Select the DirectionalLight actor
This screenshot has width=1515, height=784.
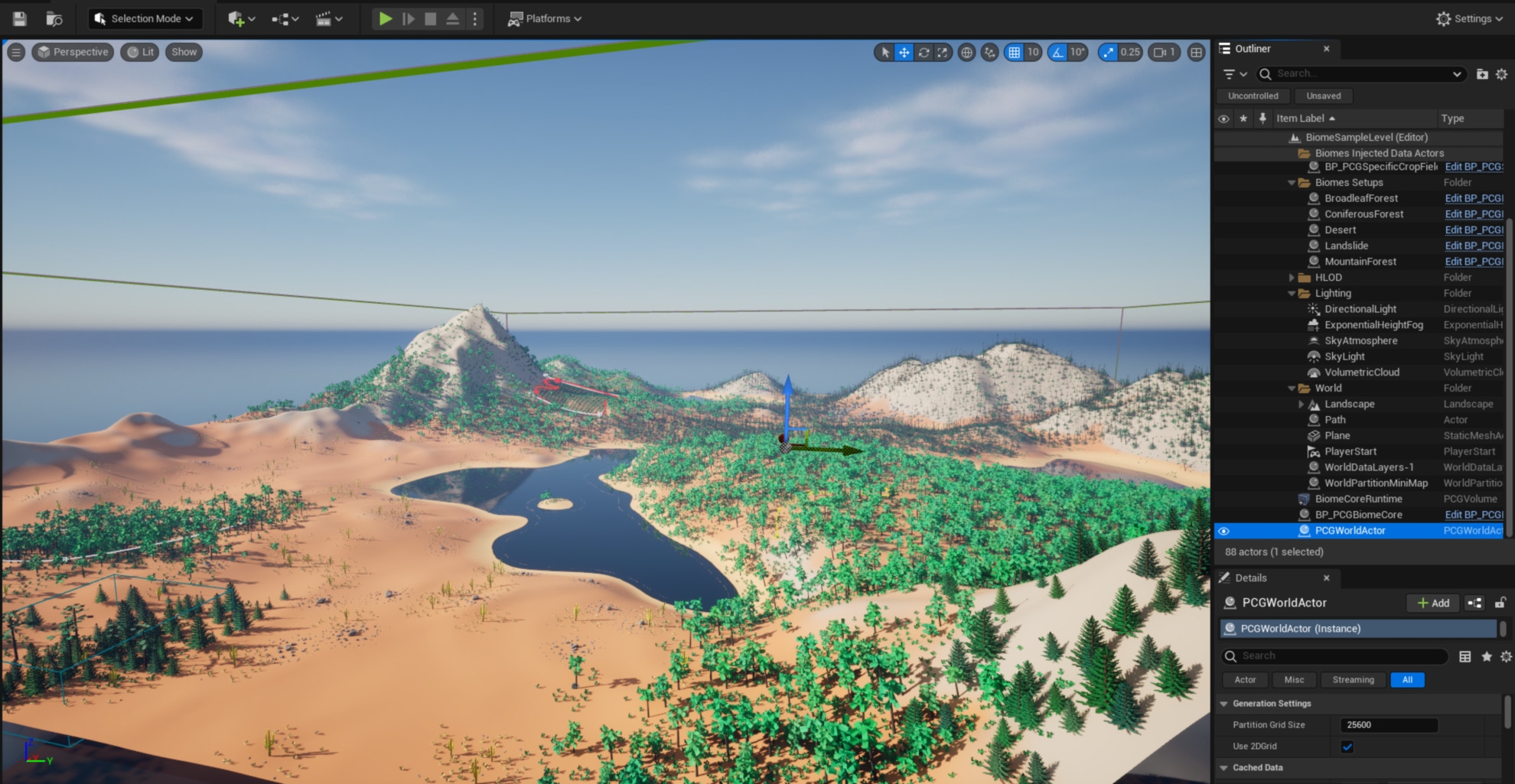point(1360,309)
